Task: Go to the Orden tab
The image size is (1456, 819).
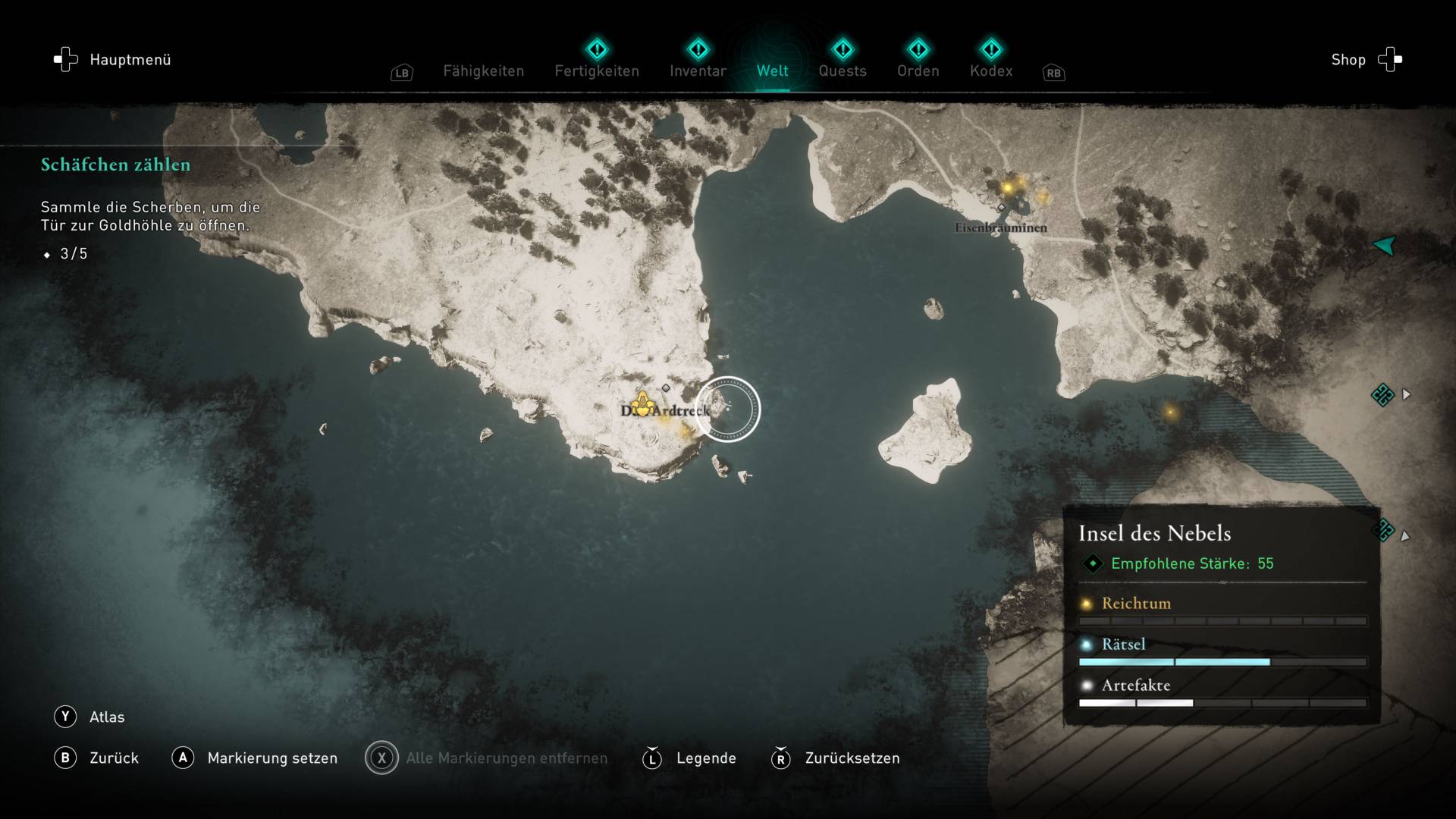Action: [918, 71]
